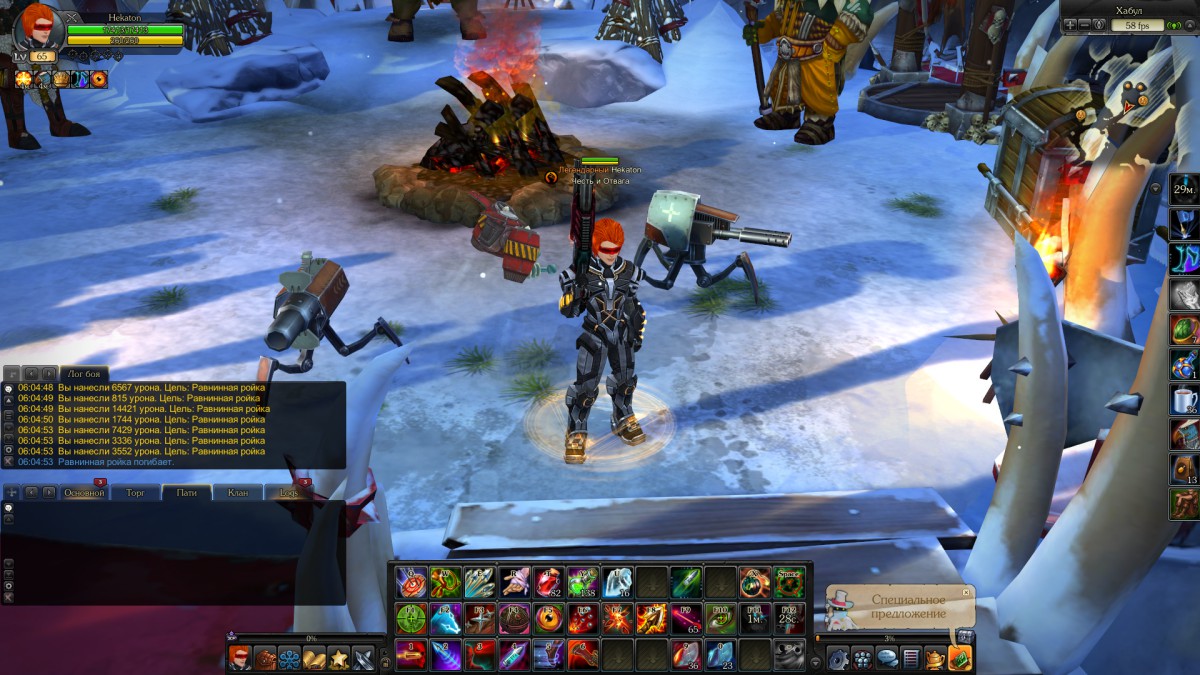The height and width of the screenshot is (675, 1200).
Task: Click the minimap zoom-out minus button
Action: point(1085,24)
